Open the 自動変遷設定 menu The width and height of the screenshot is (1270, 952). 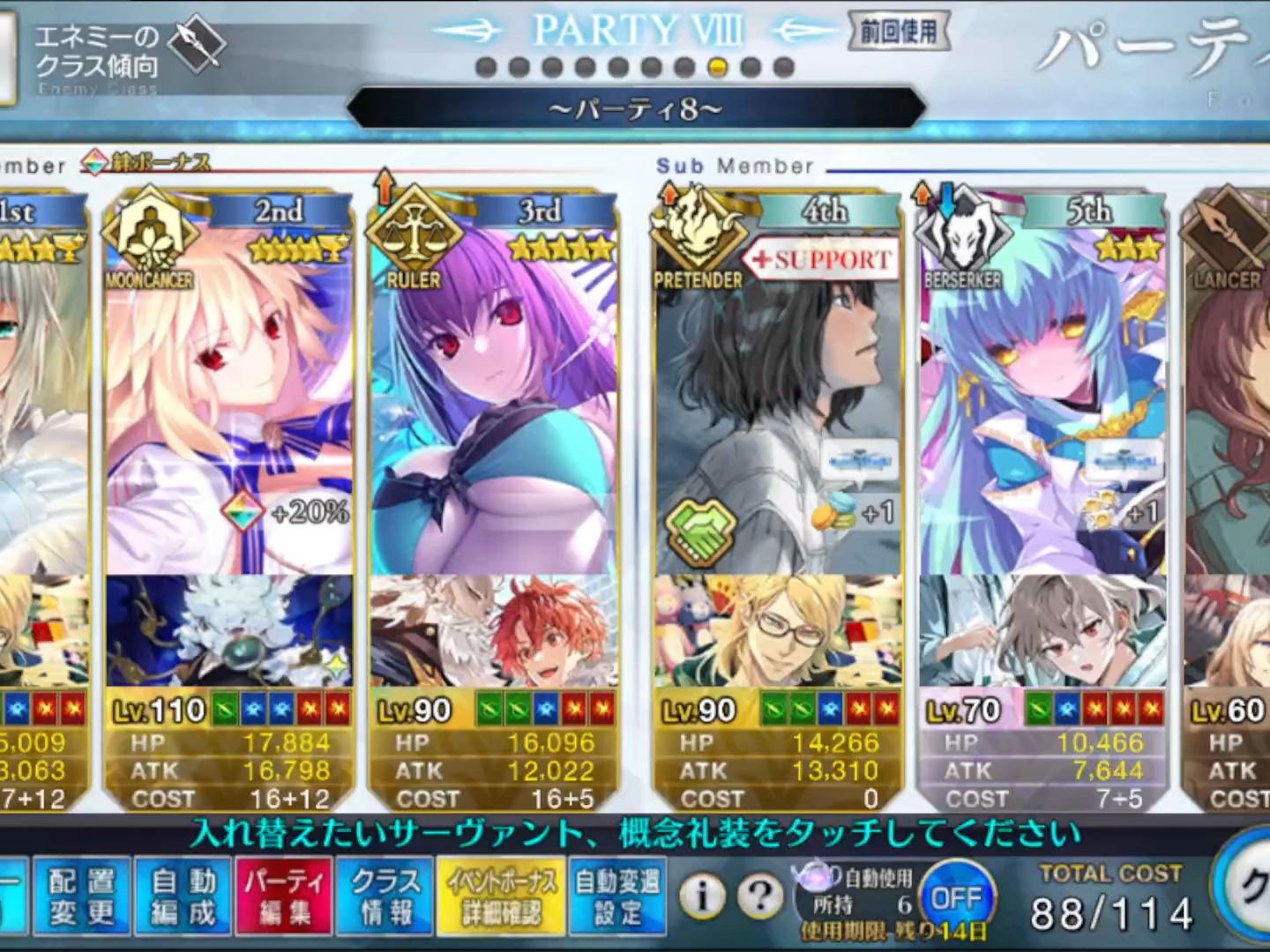[x=619, y=895]
